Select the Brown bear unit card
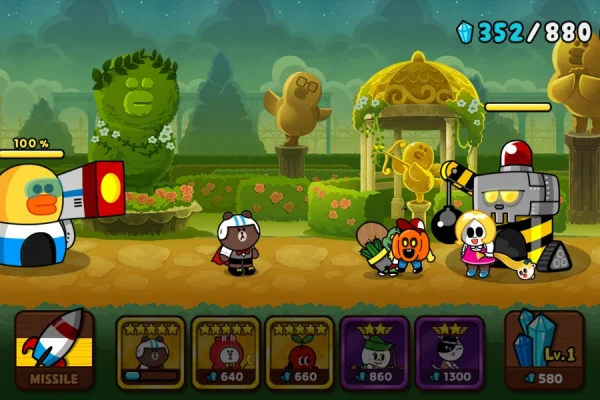Viewport: 600px width, 400px height. coord(151,351)
